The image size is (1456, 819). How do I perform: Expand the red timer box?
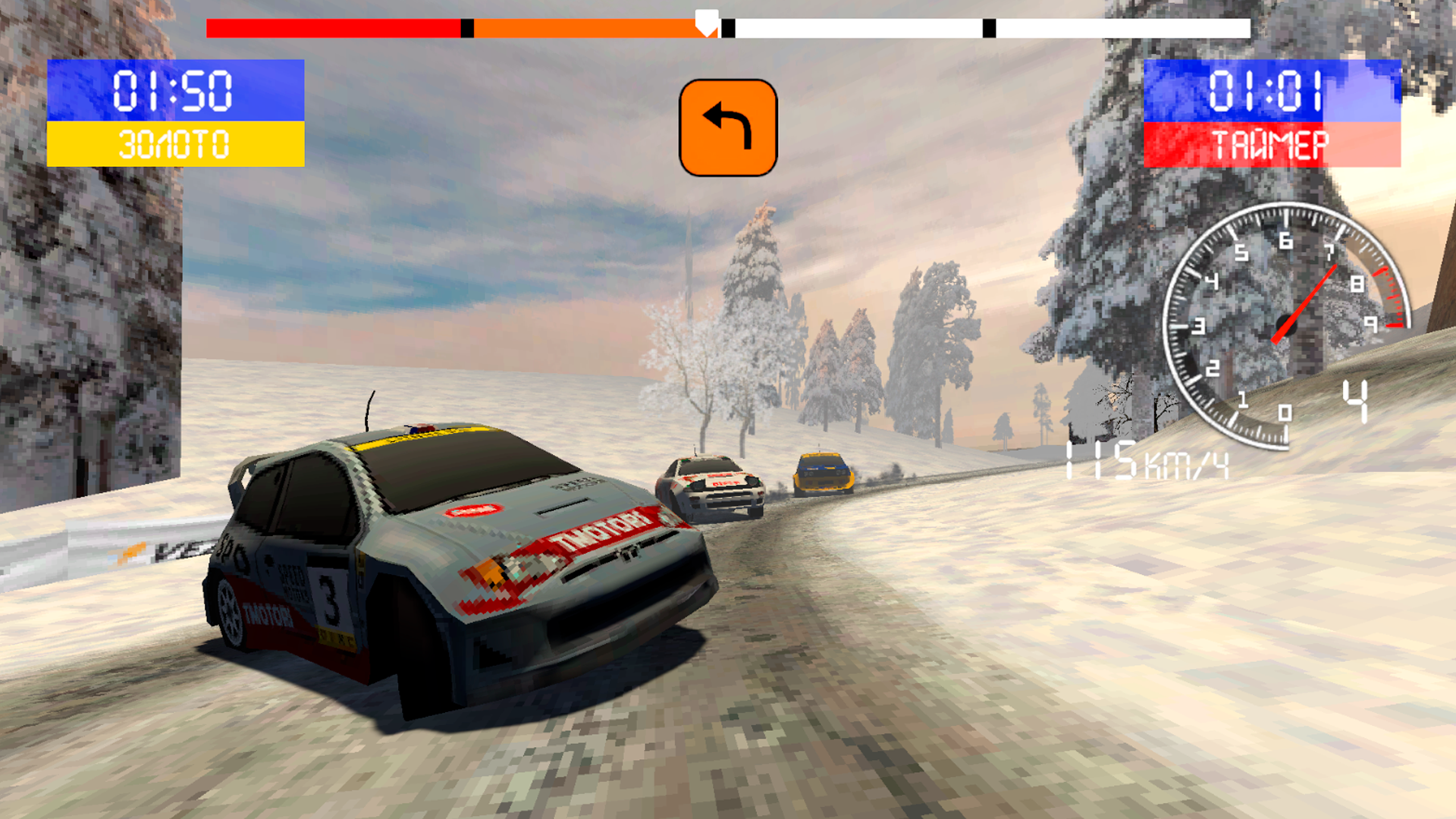1272,114
